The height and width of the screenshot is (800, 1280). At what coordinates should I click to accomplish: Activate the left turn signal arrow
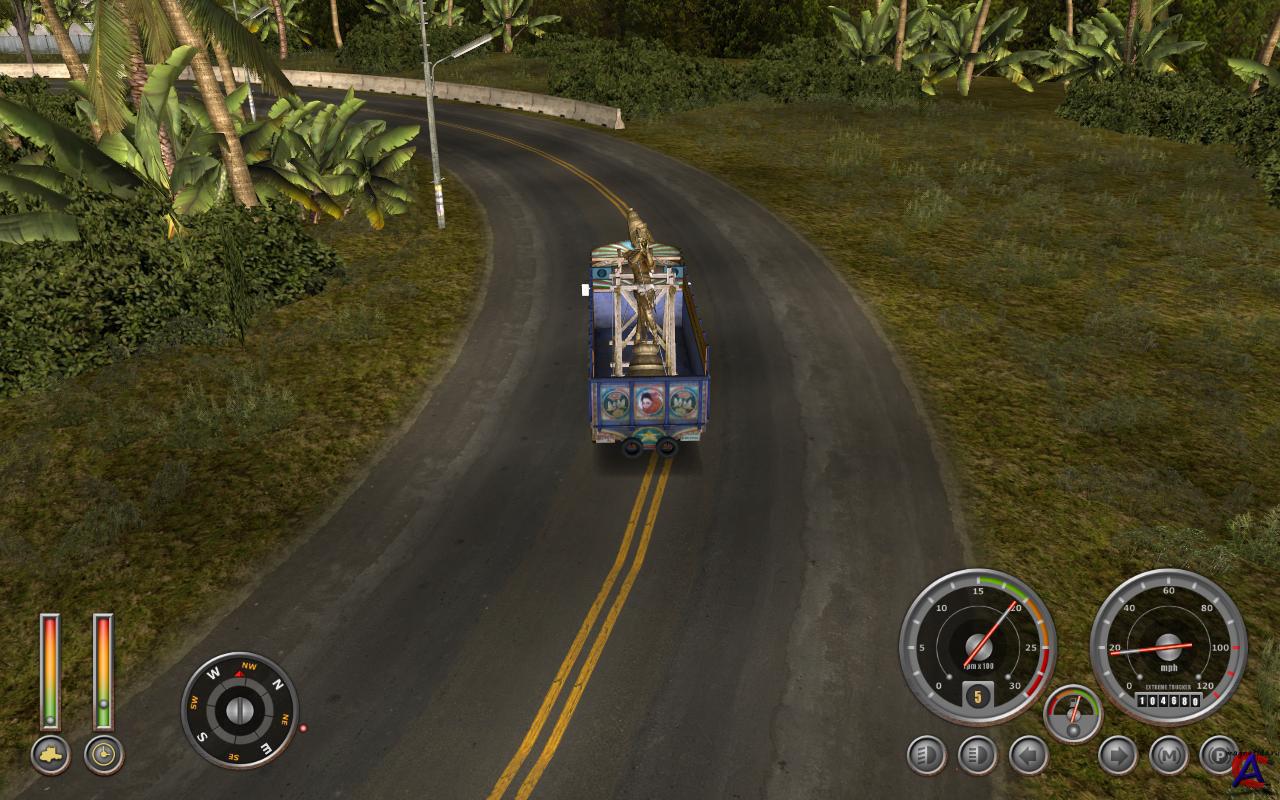[x=1028, y=755]
